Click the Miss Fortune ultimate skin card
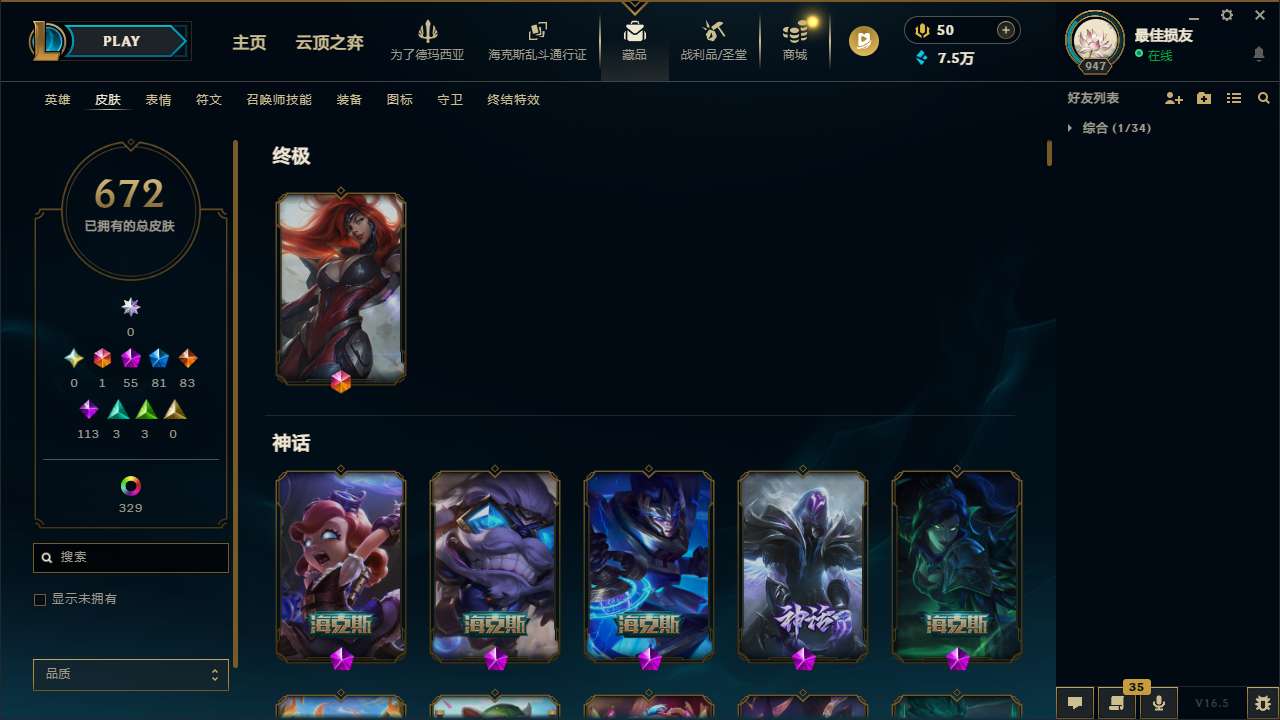The height and width of the screenshot is (720, 1280). tap(341, 288)
